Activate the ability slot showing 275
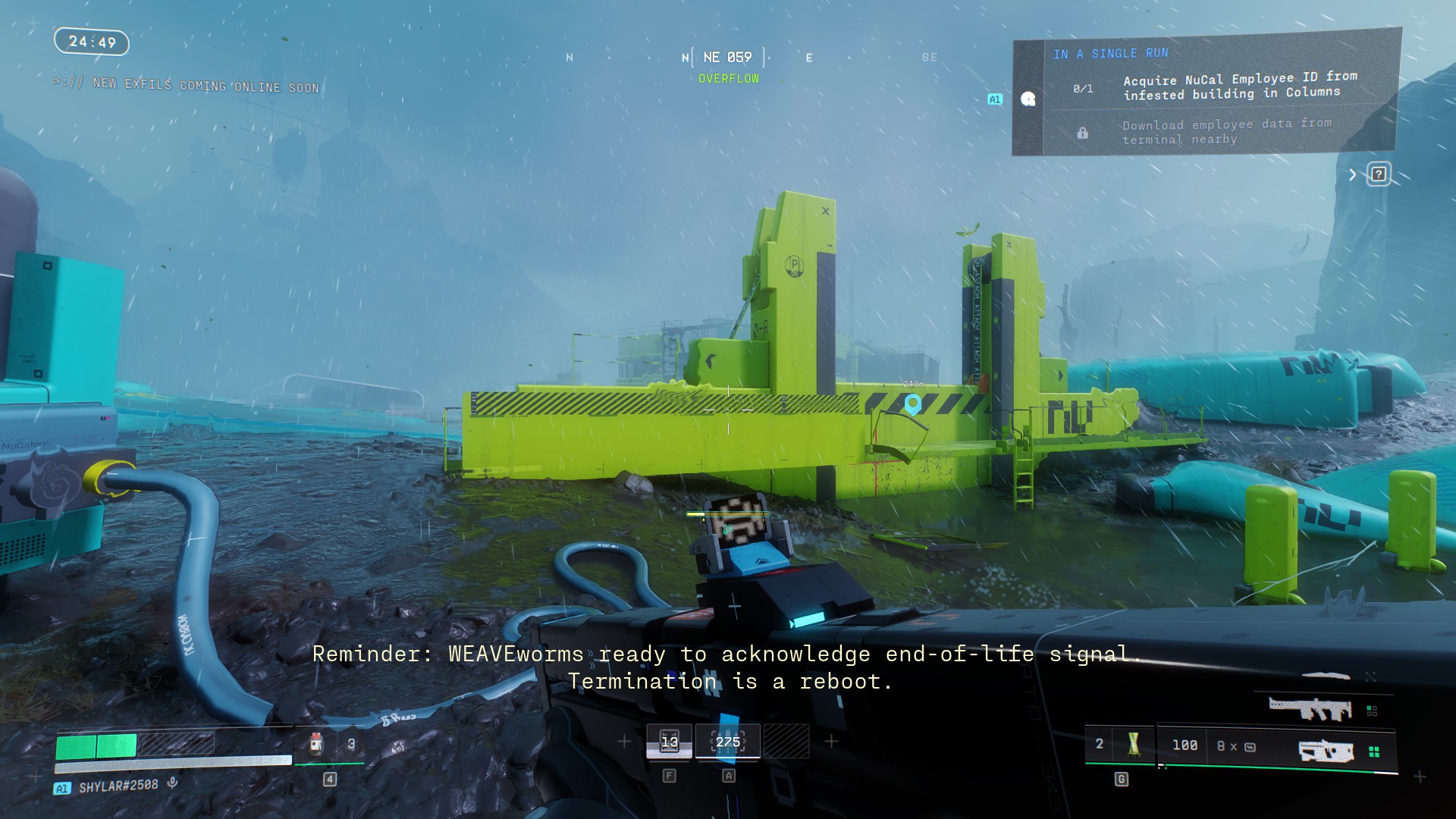 (x=727, y=742)
